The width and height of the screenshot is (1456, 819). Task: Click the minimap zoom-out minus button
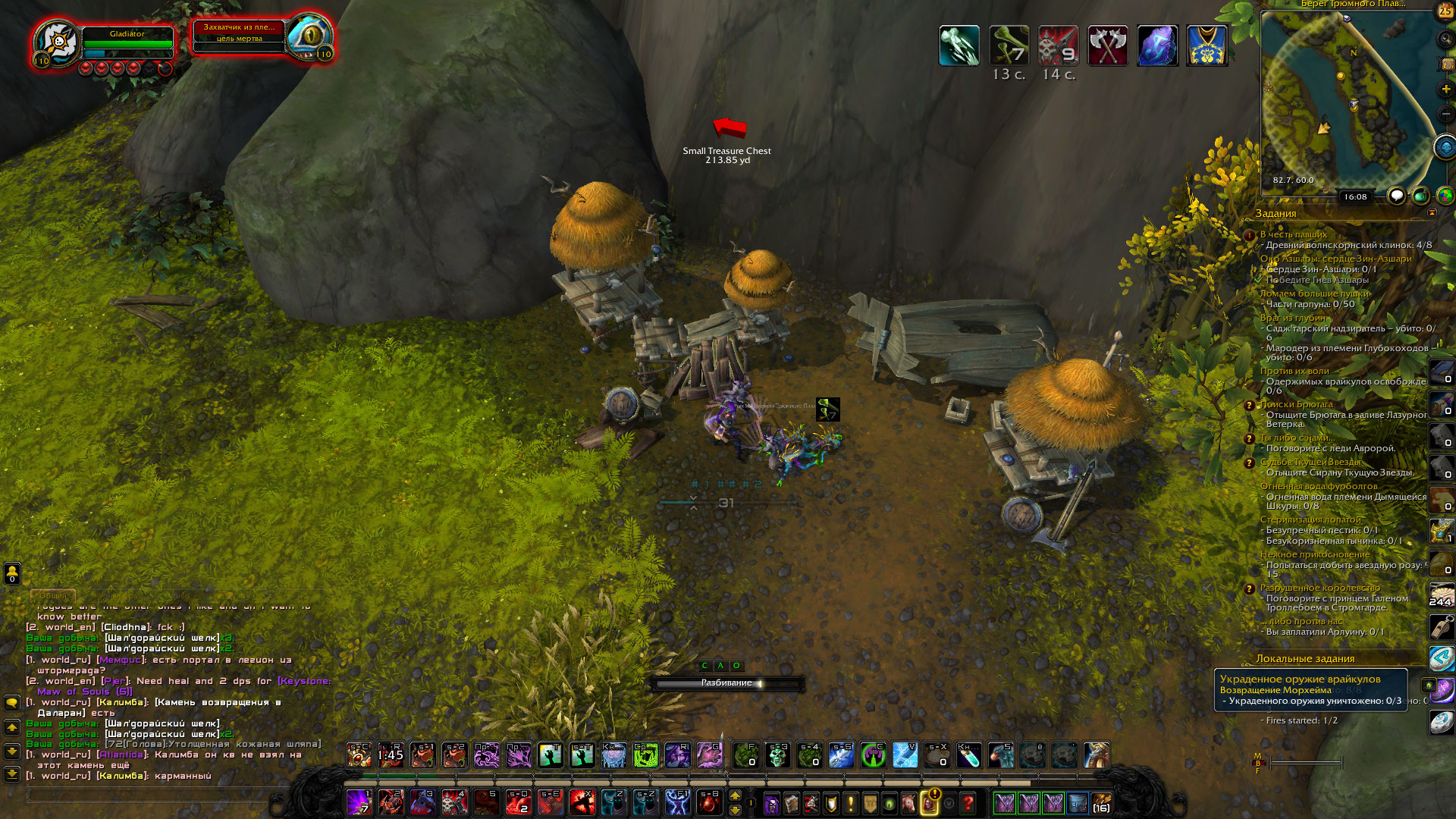[x=1445, y=115]
